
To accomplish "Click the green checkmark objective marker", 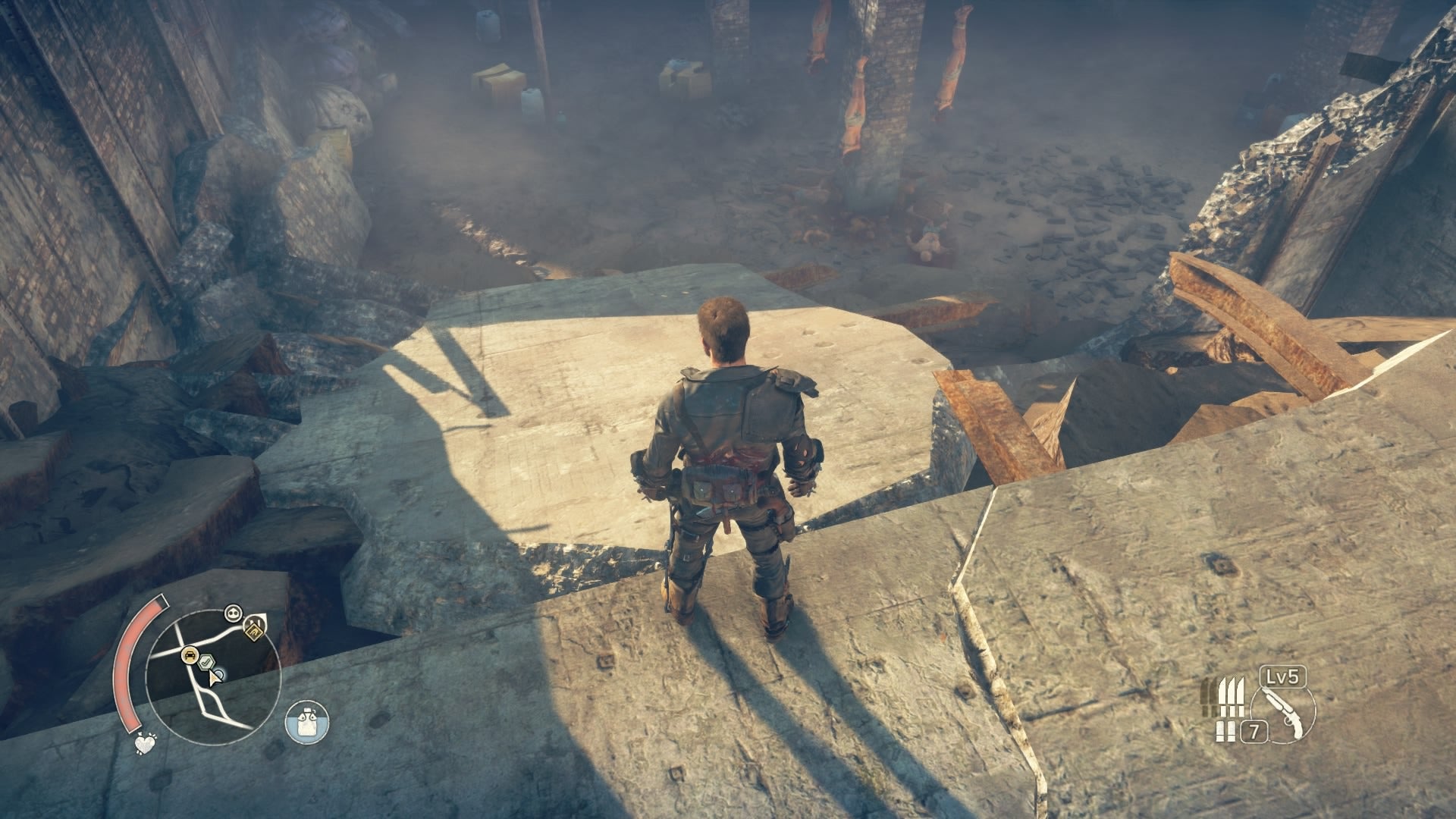I will 206,661.
